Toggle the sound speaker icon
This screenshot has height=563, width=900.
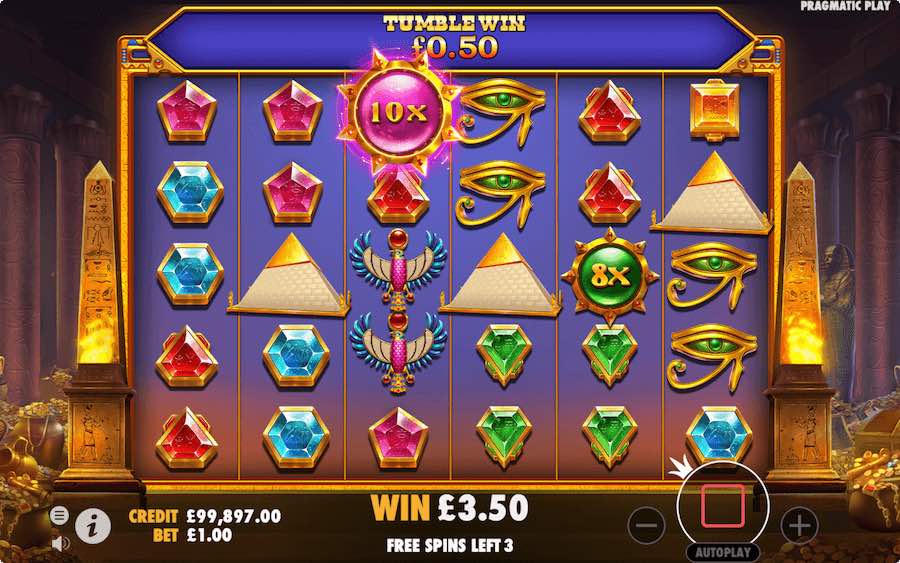click(58, 543)
